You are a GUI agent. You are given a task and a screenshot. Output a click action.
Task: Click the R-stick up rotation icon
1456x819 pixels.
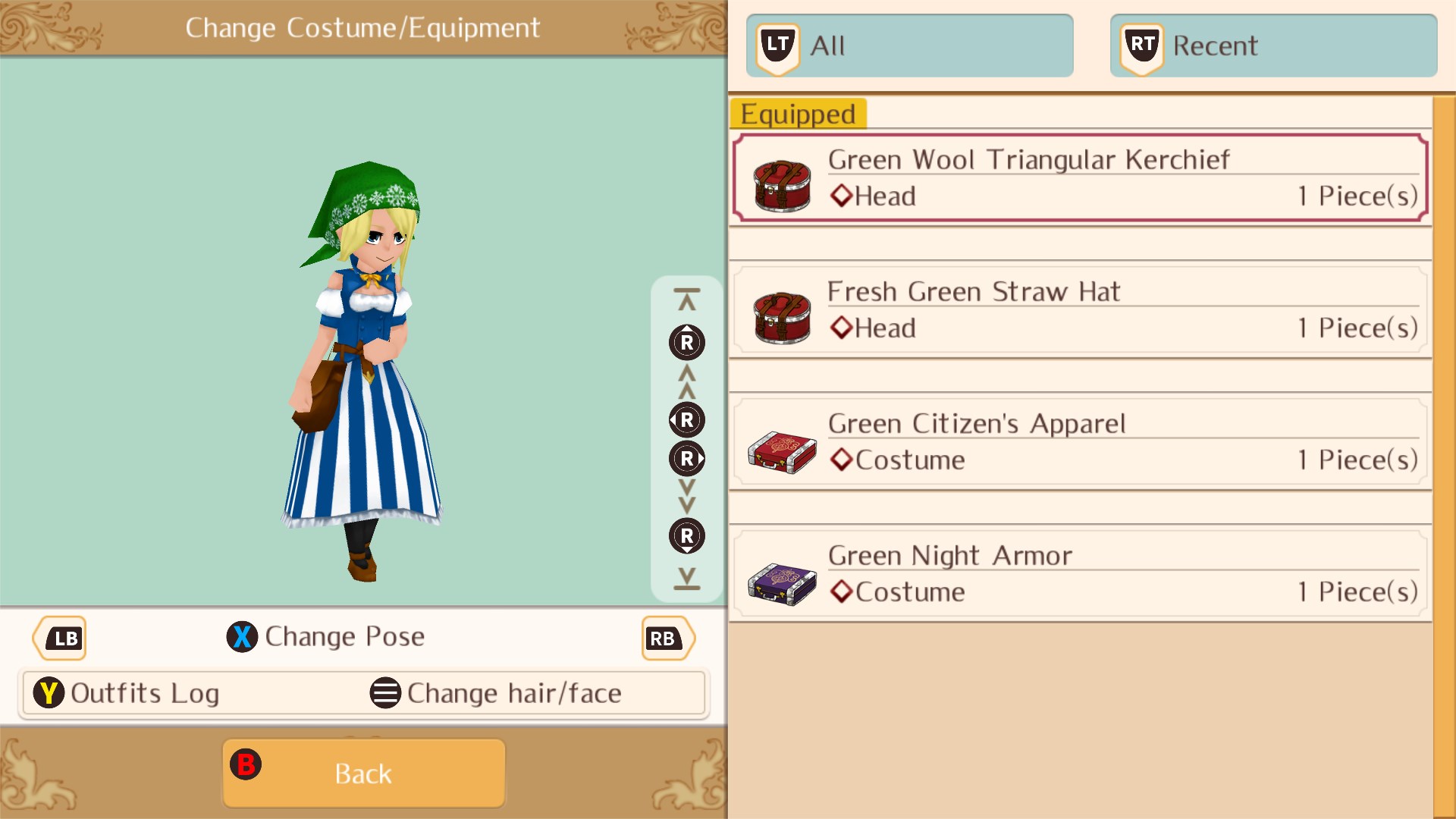pos(686,343)
